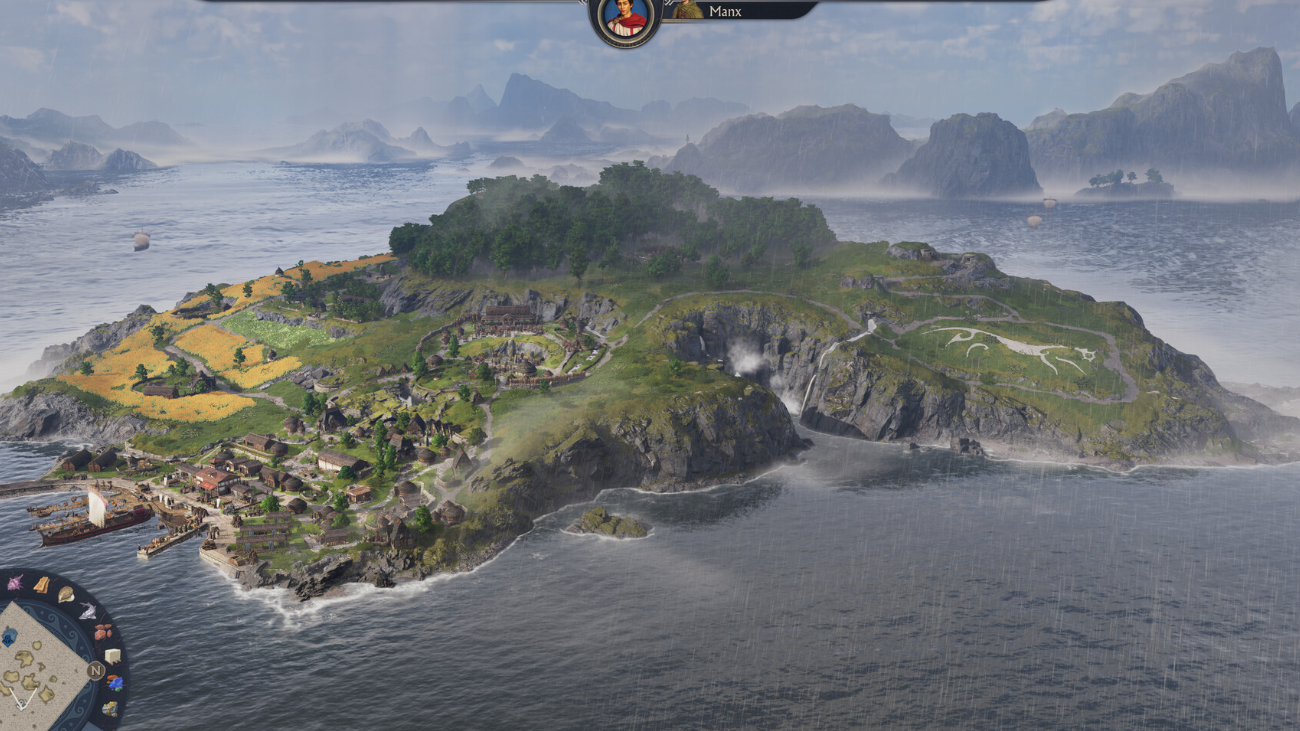The width and height of the screenshot is (1300, 731).
Task: Pick the blue mineral resource icon
Action: pos(115,683)
